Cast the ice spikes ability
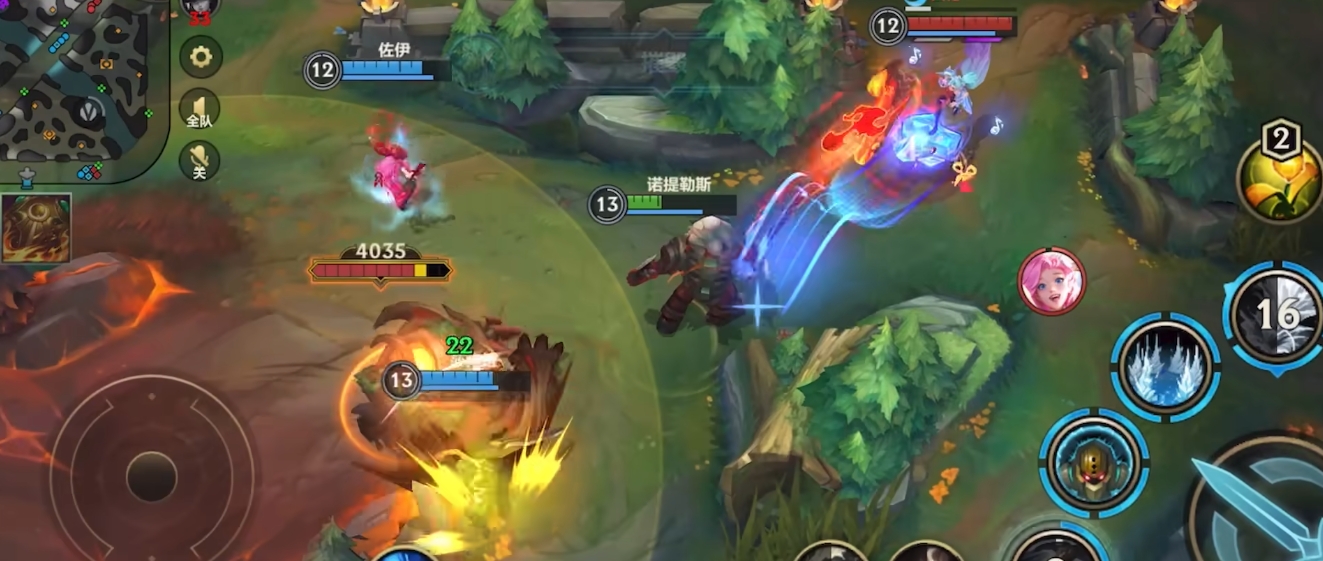The height and width of the screenshot is (561, 1323). click(1165, 367)
